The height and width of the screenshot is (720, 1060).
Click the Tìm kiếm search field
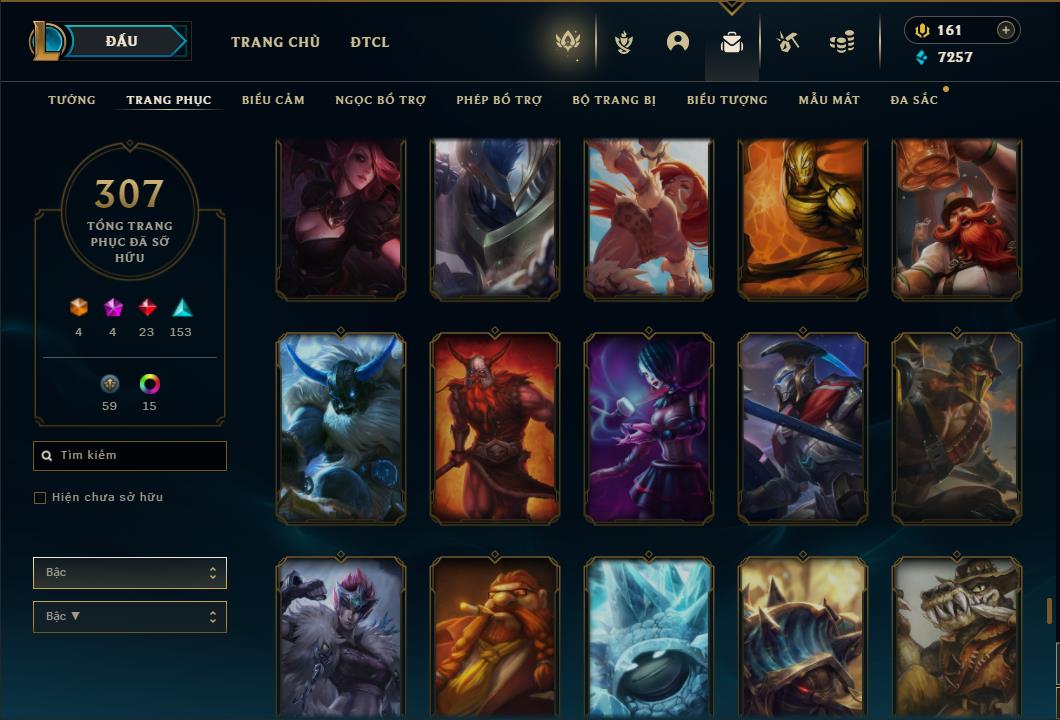click(x=130, y=456)
